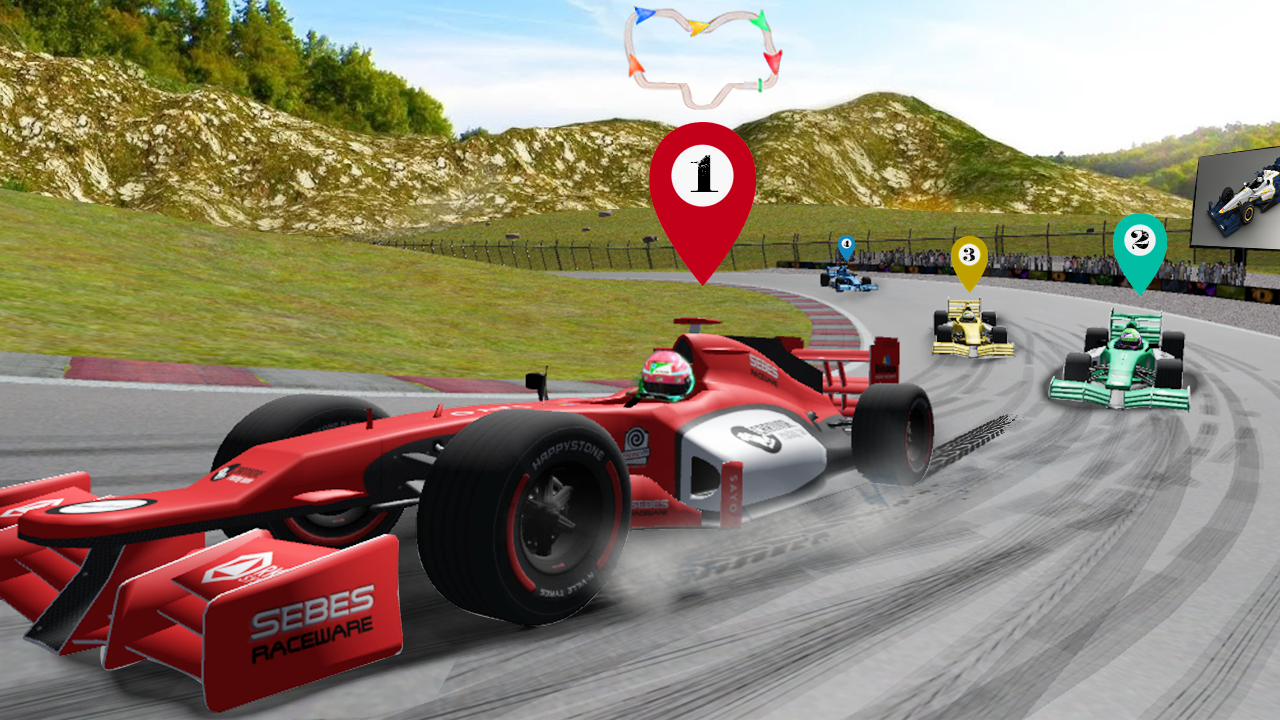Screen dimensions: 1280x720
Task: Click the green checkpoint arrow on the minimap
Action: coord(760,21)
